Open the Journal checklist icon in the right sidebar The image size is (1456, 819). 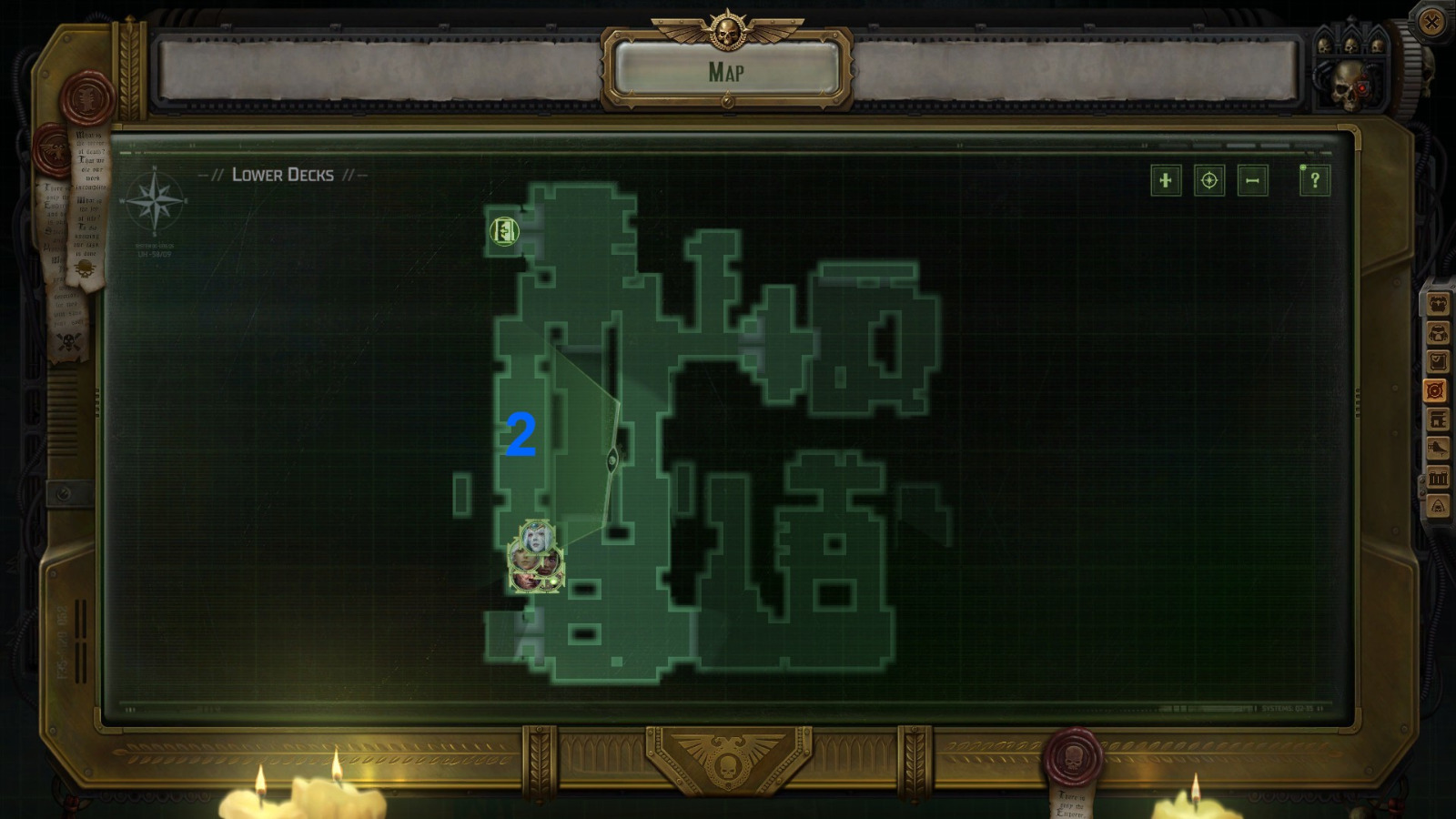point(1436,360)
